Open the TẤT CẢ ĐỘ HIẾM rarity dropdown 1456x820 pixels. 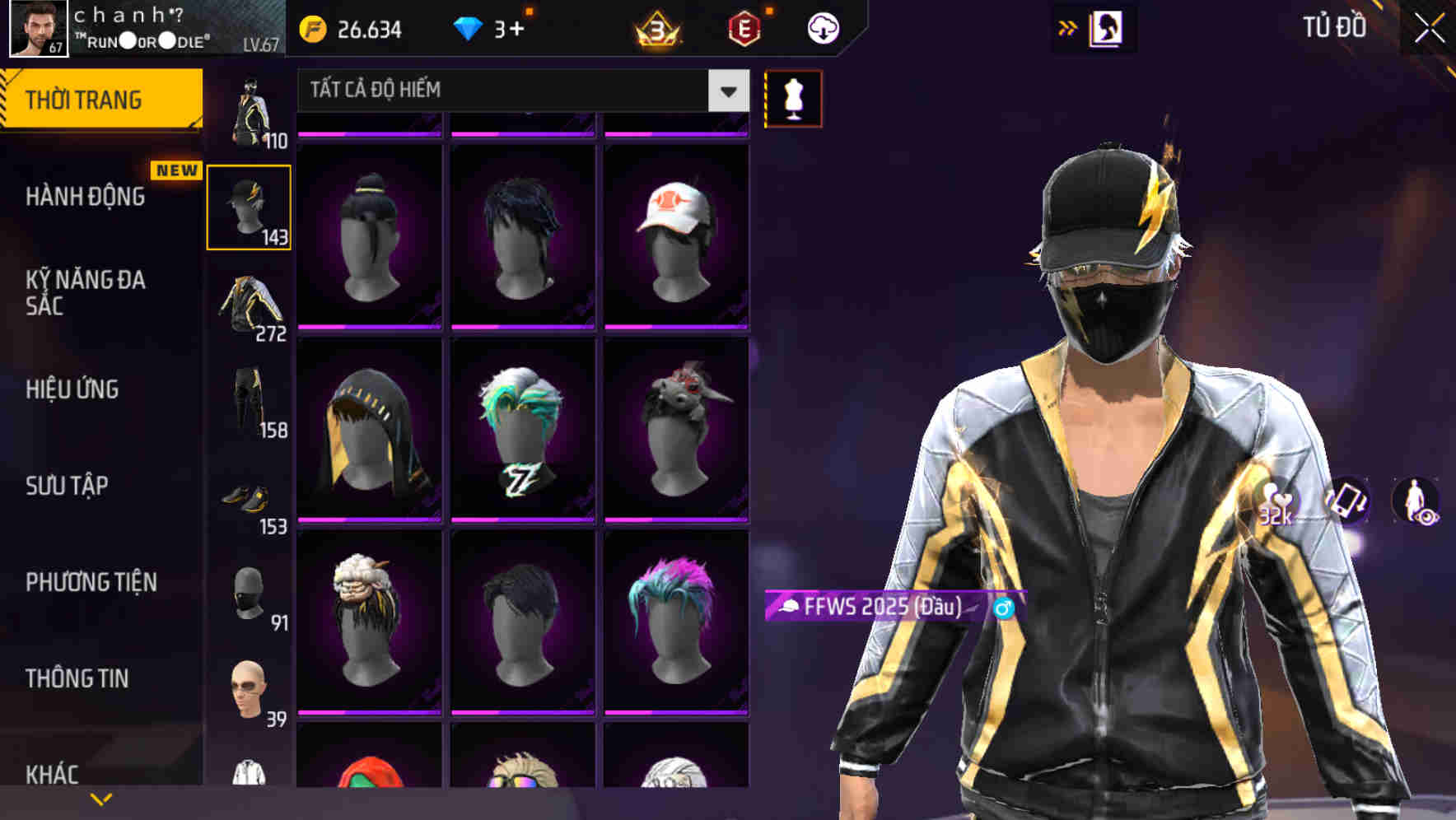click(x=515, y=91)
